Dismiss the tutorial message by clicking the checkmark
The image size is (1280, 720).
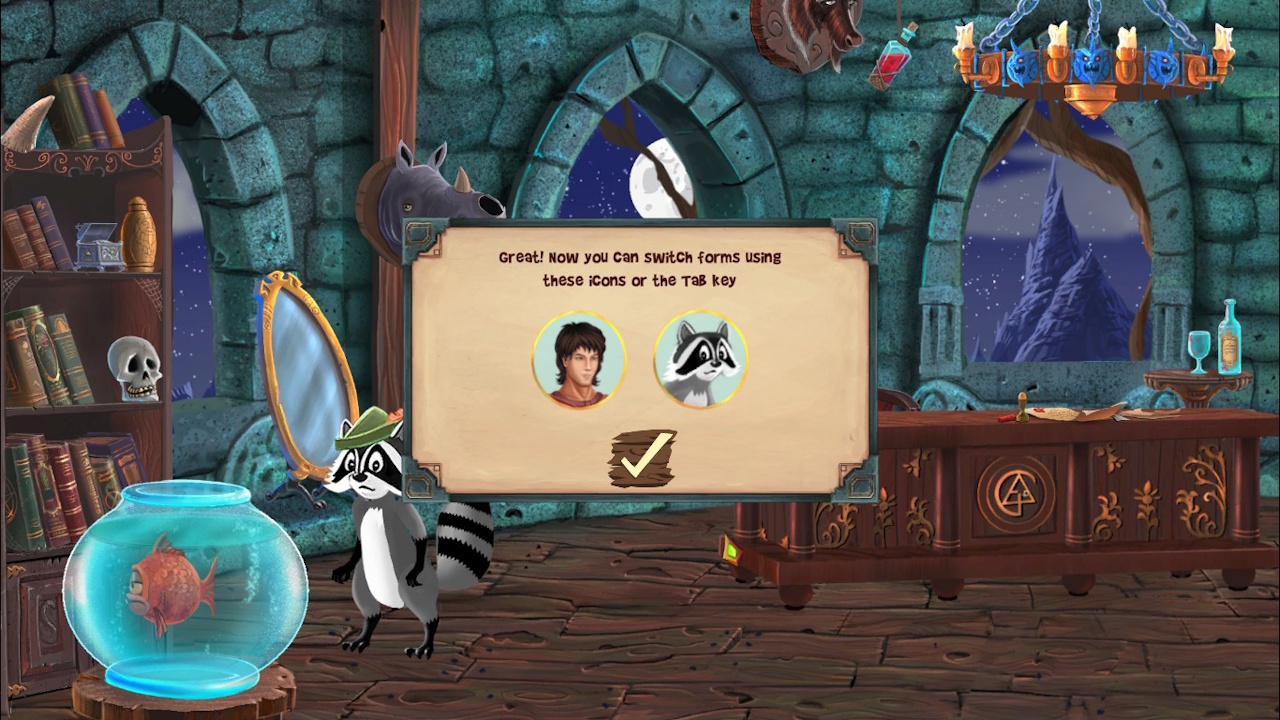pyautogui.click(x=642, y=458)
